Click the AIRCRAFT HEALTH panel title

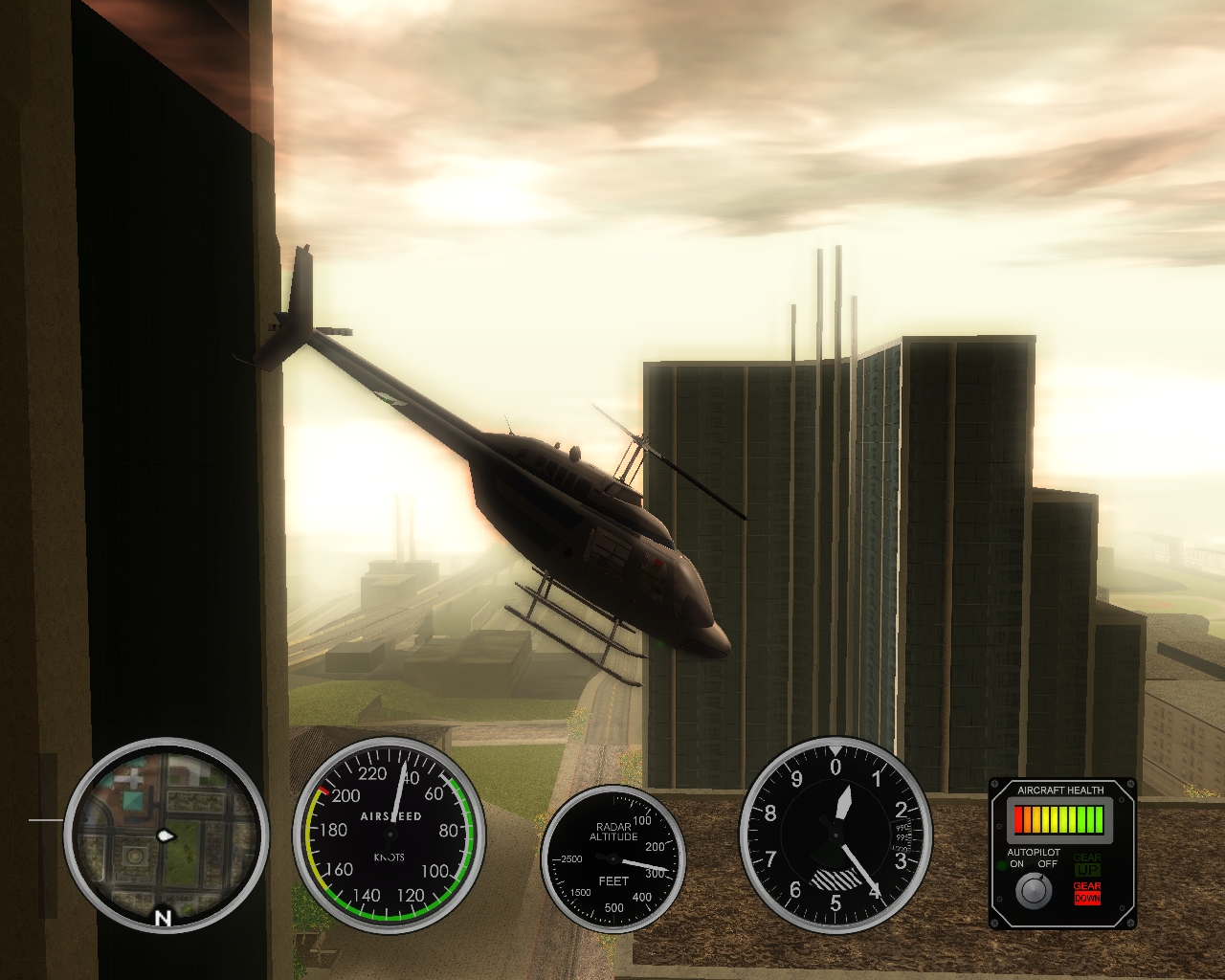tap(1062, 790)
